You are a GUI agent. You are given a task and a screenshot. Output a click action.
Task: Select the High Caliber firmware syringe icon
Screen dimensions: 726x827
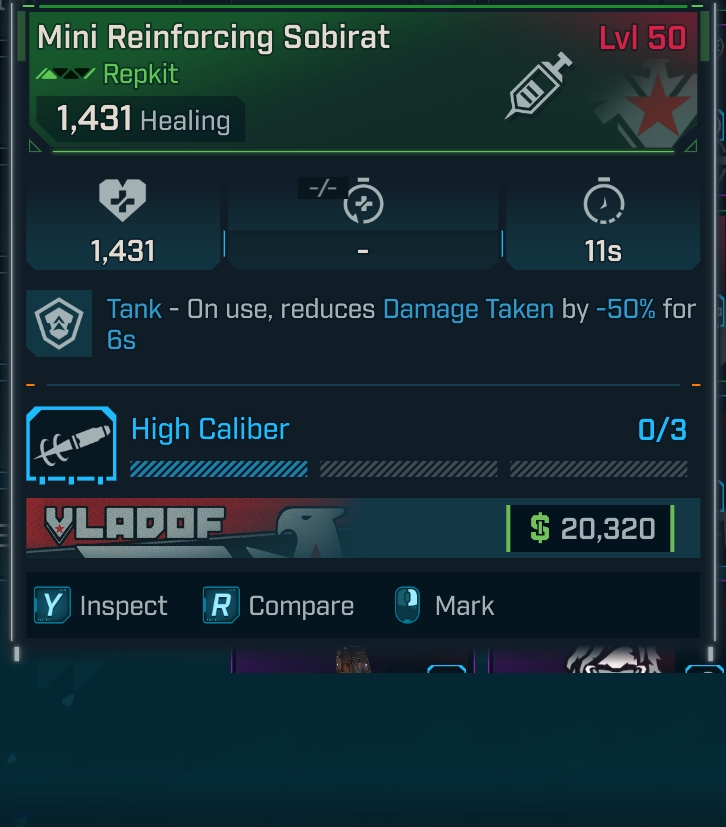(70, 444)
